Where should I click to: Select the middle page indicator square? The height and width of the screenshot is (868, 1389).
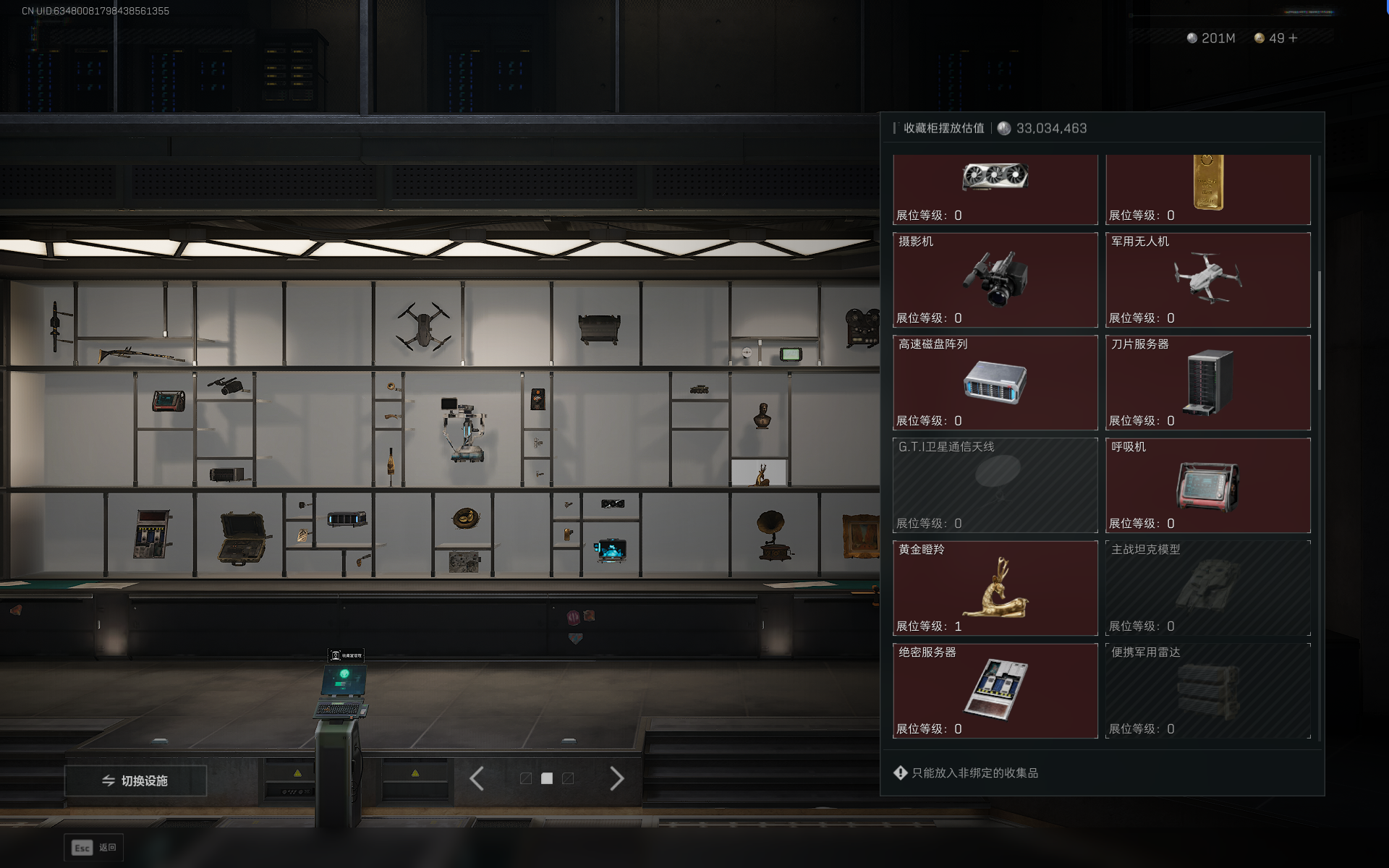tap(547, 778)
